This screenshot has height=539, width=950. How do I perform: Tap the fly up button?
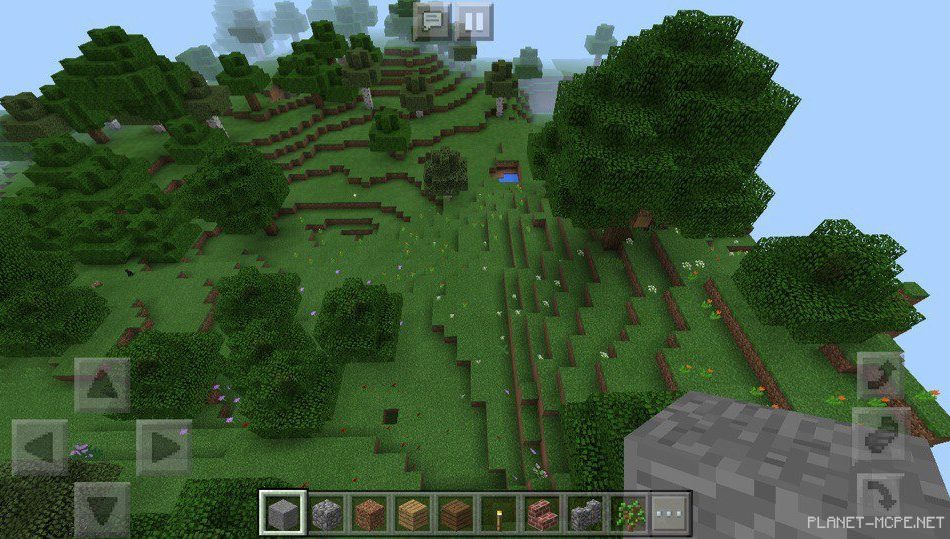click(x=880, y=376)
